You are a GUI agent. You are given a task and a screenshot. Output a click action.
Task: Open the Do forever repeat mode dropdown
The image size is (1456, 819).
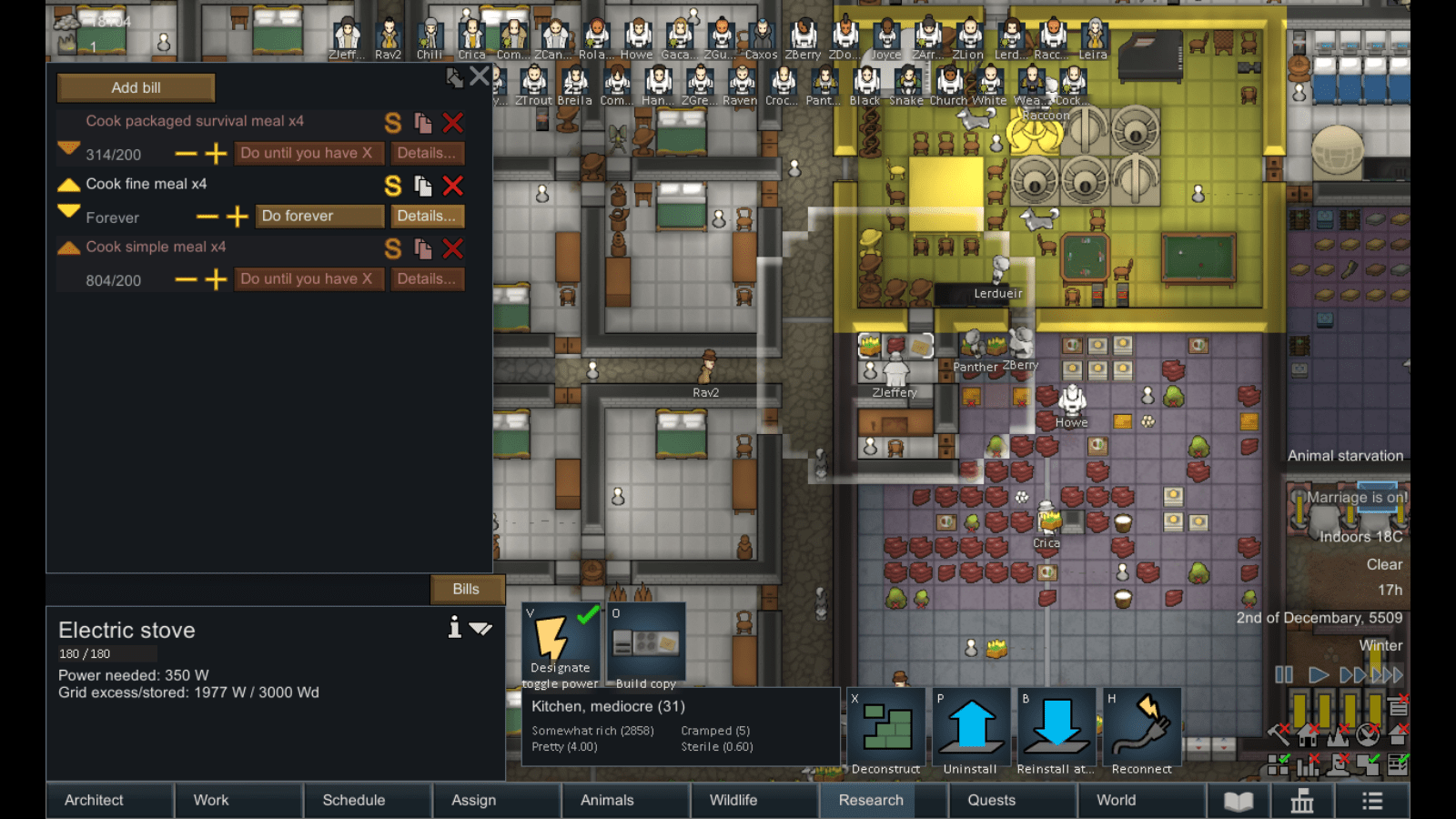tap(318, 216)
